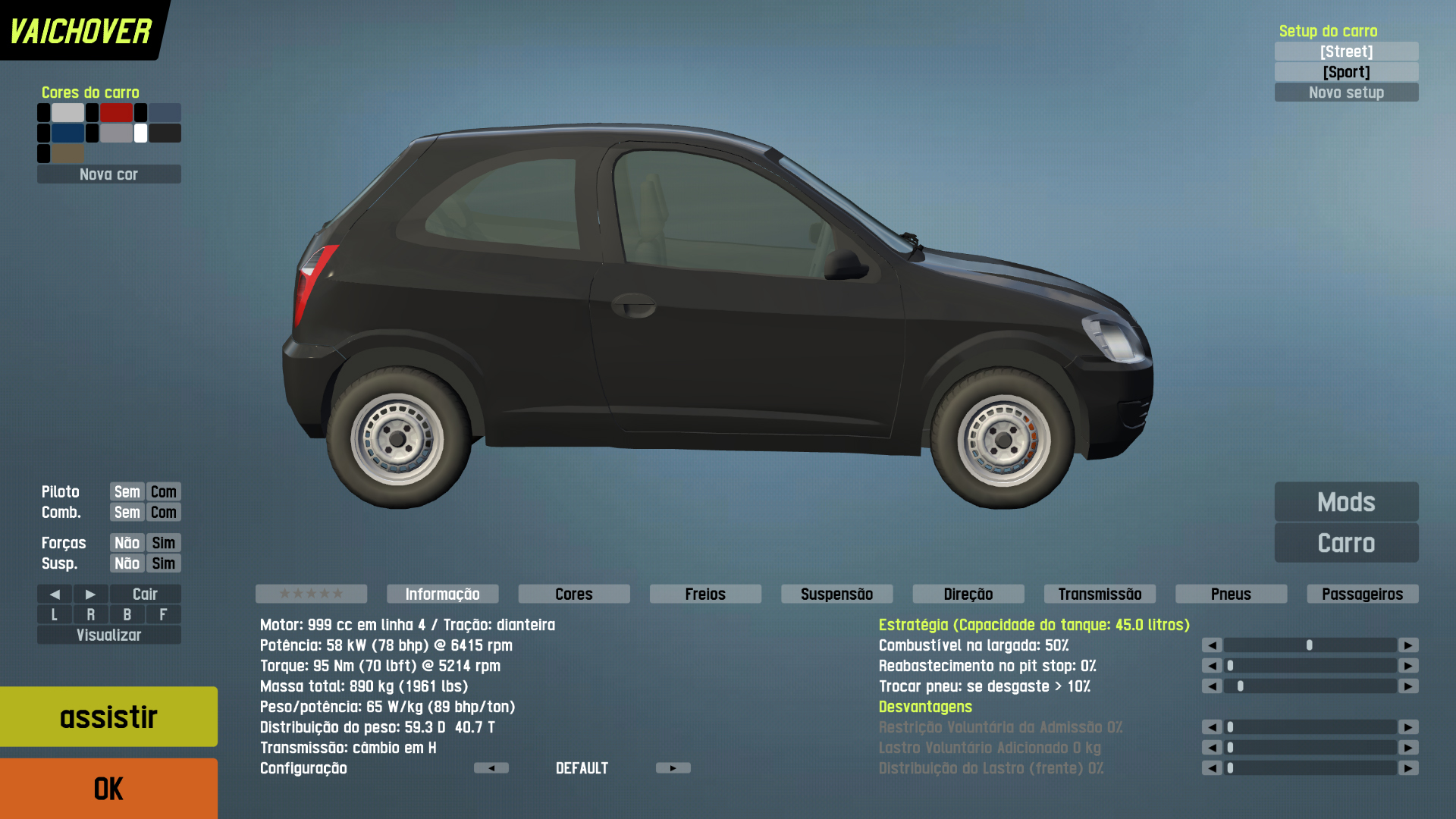Image resolution: width=1456 pixels, height=819 pixels.
Task: Open the Mods menu
Action: [x=1346, y=502]
